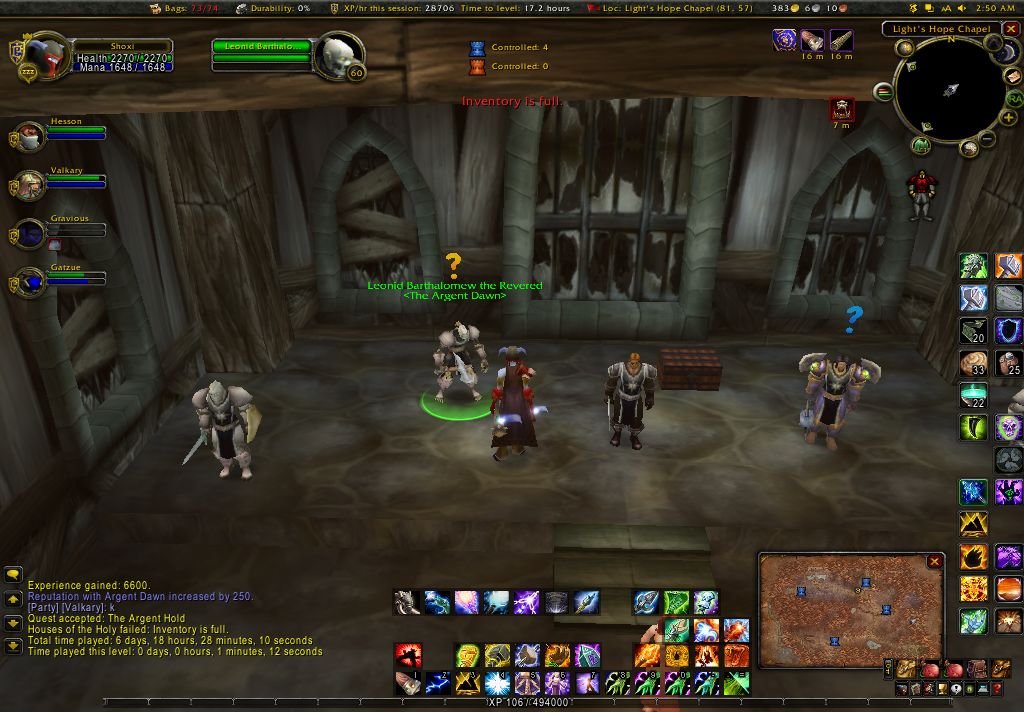The width and height of the screenshot is (1024, 712).
Task: Select party member Valkary's portrait
Action: 27,184
